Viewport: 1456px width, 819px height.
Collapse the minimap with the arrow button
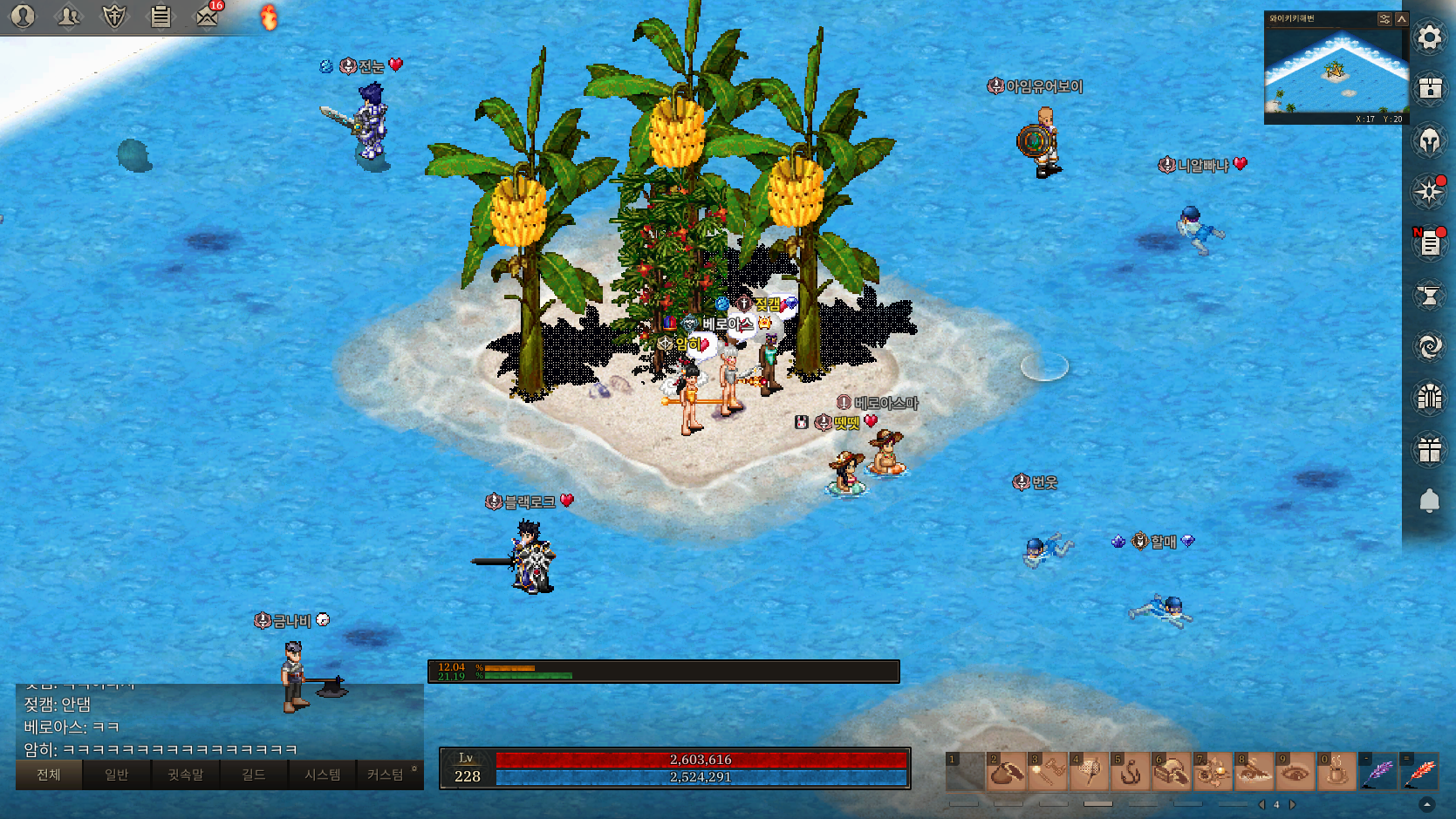coord(1402,18)
